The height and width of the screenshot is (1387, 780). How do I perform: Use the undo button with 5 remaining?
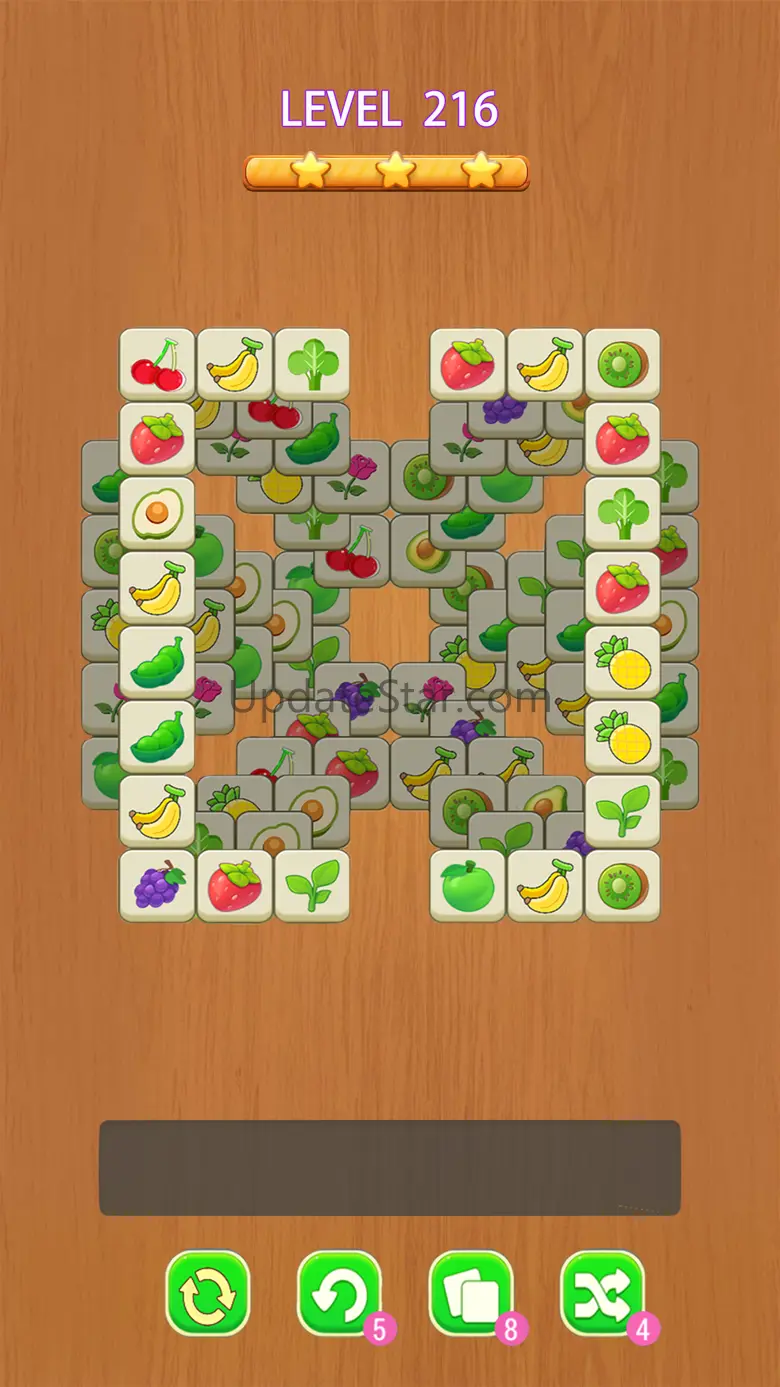coord(339,1293)
